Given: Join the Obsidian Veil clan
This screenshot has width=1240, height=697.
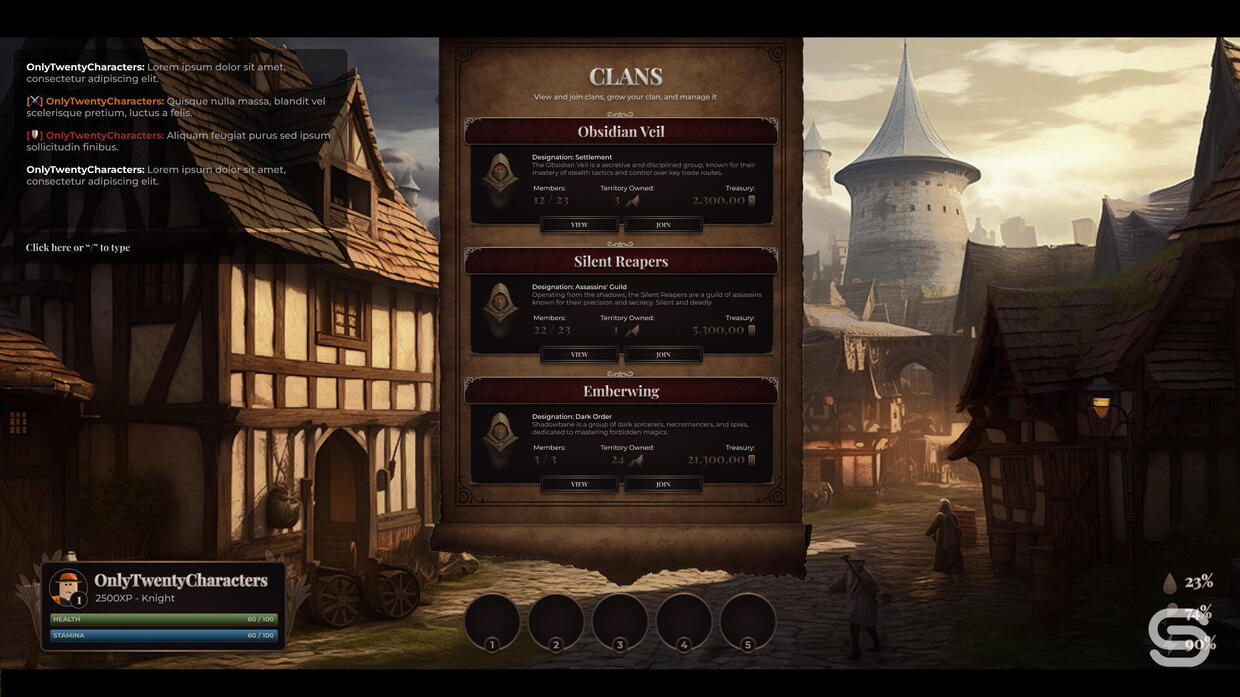Looking at the screenshot, I should [663, 225].
